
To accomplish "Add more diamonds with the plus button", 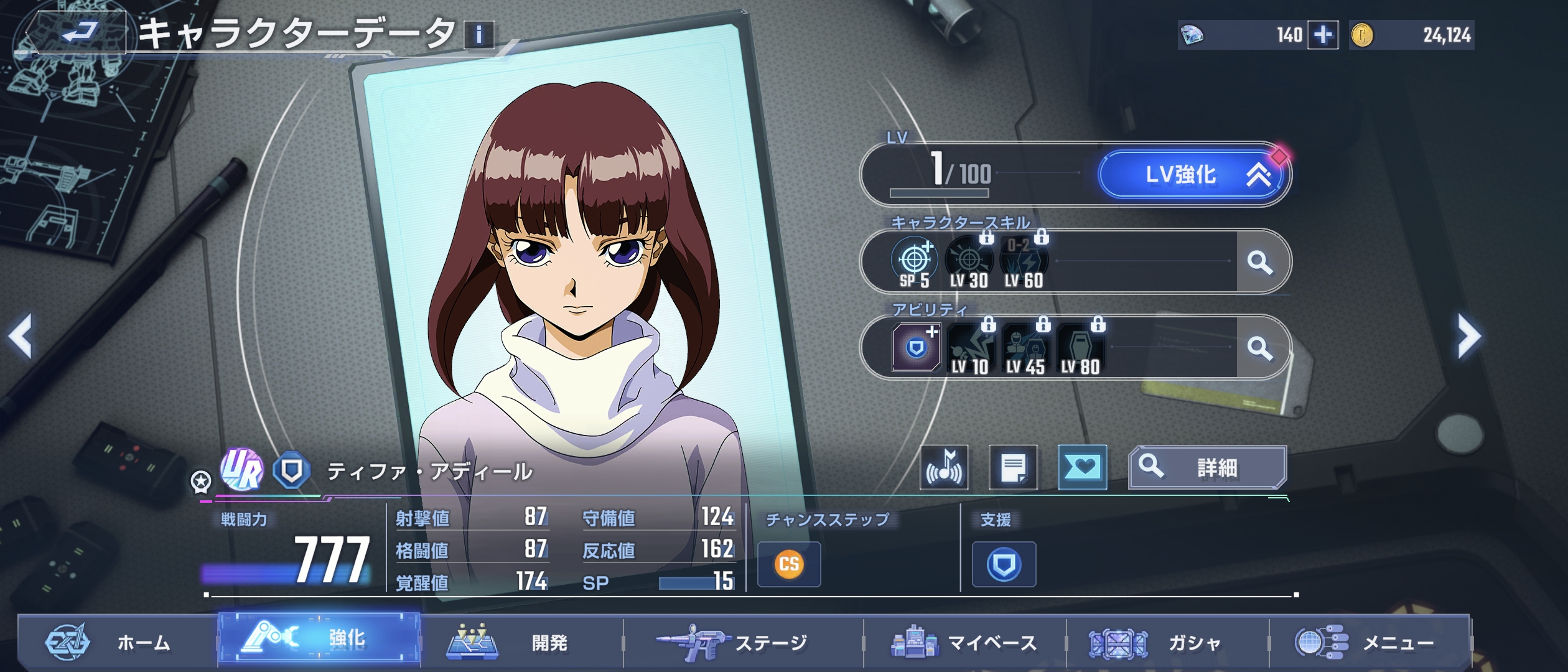I will 1323,35.
